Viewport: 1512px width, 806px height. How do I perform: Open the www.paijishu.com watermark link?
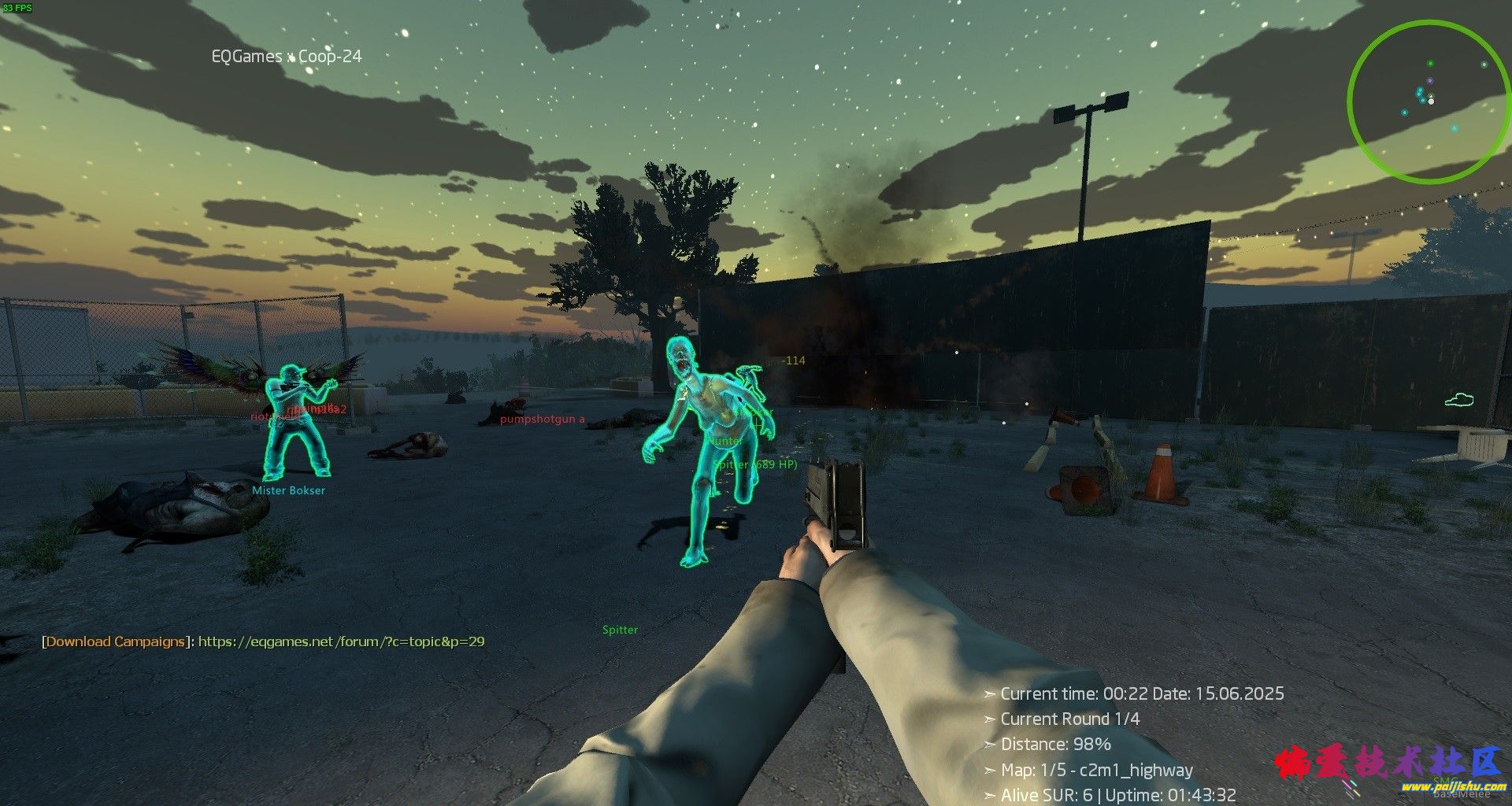pos(1441,786)
